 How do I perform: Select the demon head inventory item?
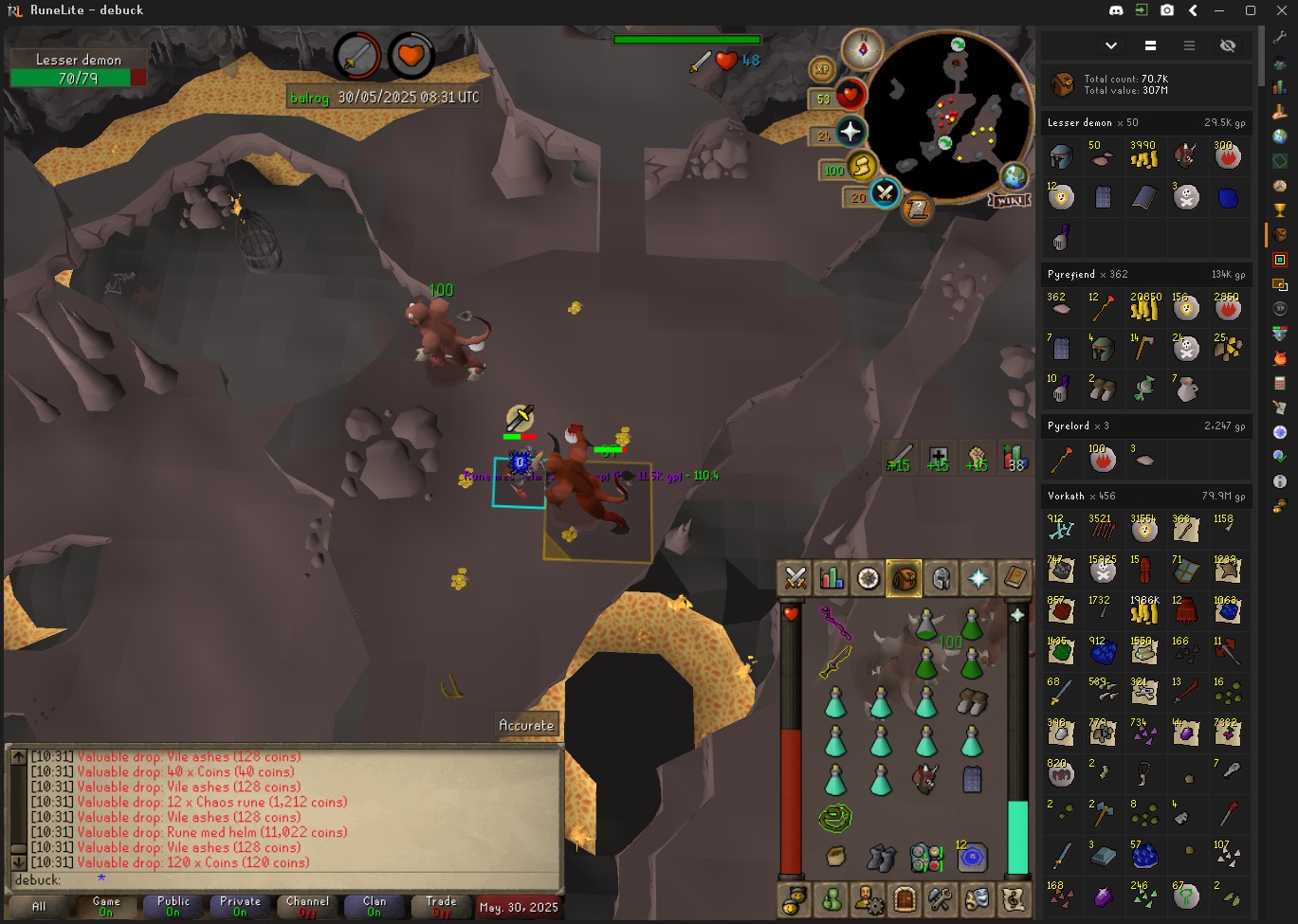tap(925, 779)
